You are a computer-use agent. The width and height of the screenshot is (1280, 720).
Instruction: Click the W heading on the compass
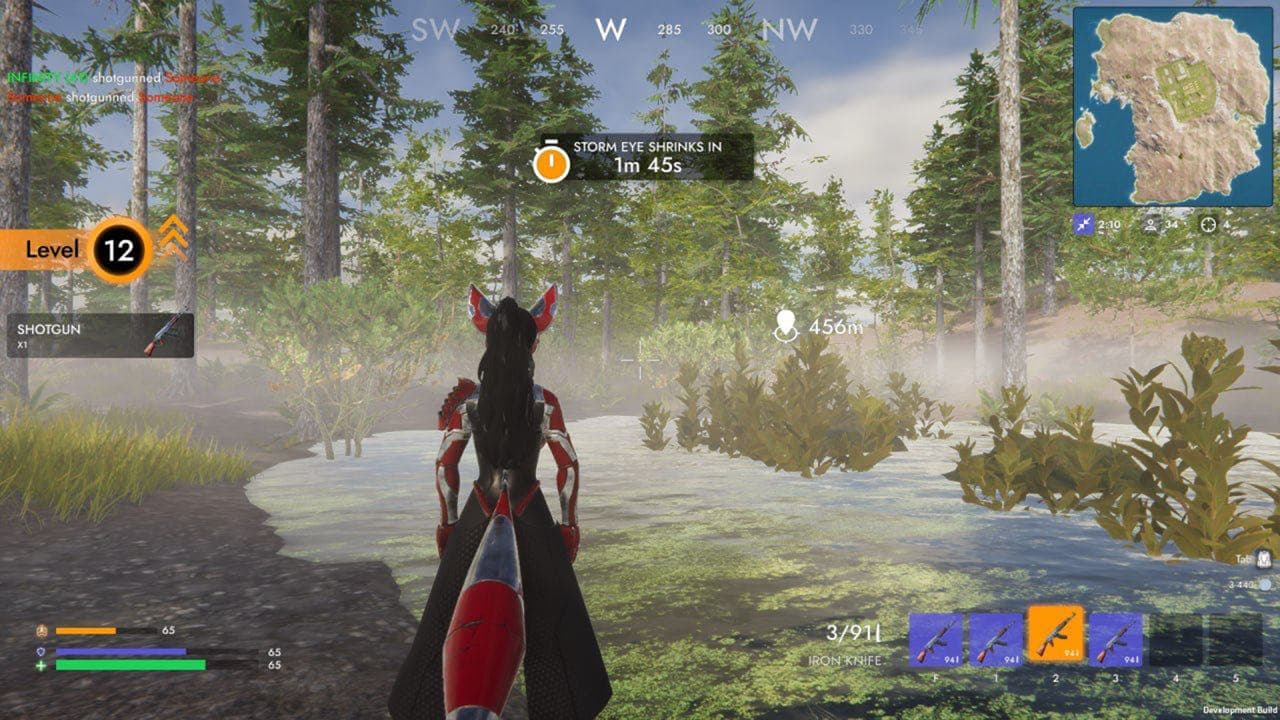(x=610, y=27)
